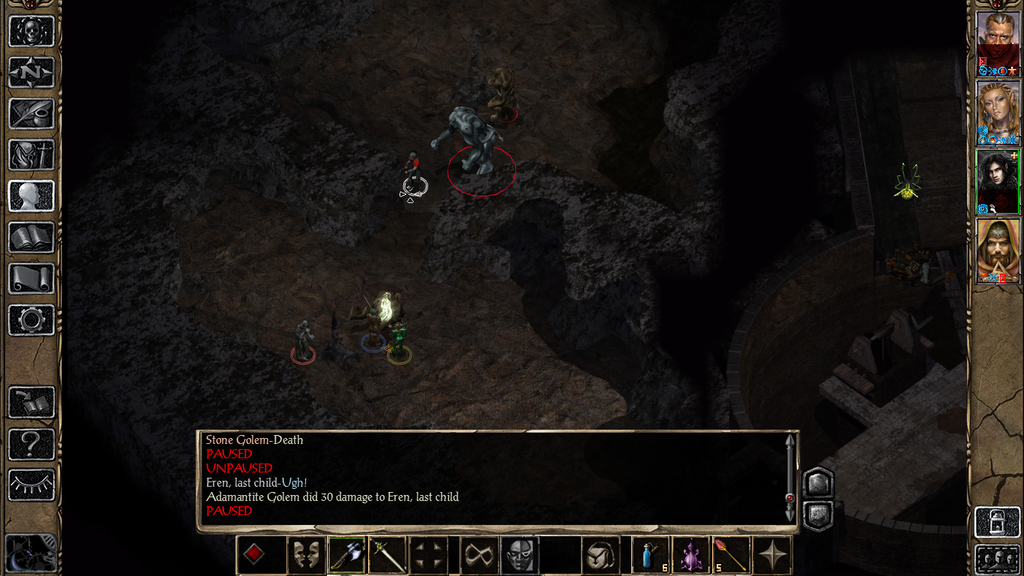Select the bearded hooded character portrait
This screenshot has width=1024, height=576.
[998, 250]
